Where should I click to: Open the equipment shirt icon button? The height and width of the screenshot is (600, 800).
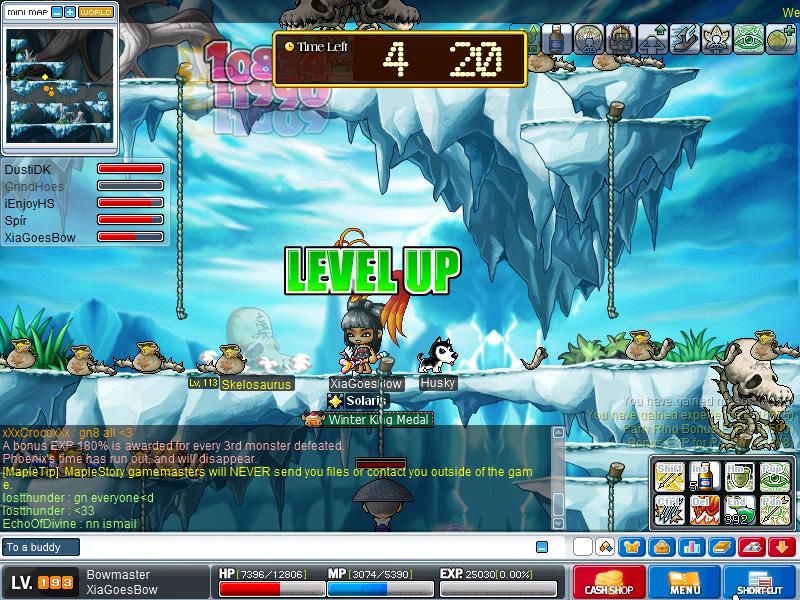click(x=634, y=547)
